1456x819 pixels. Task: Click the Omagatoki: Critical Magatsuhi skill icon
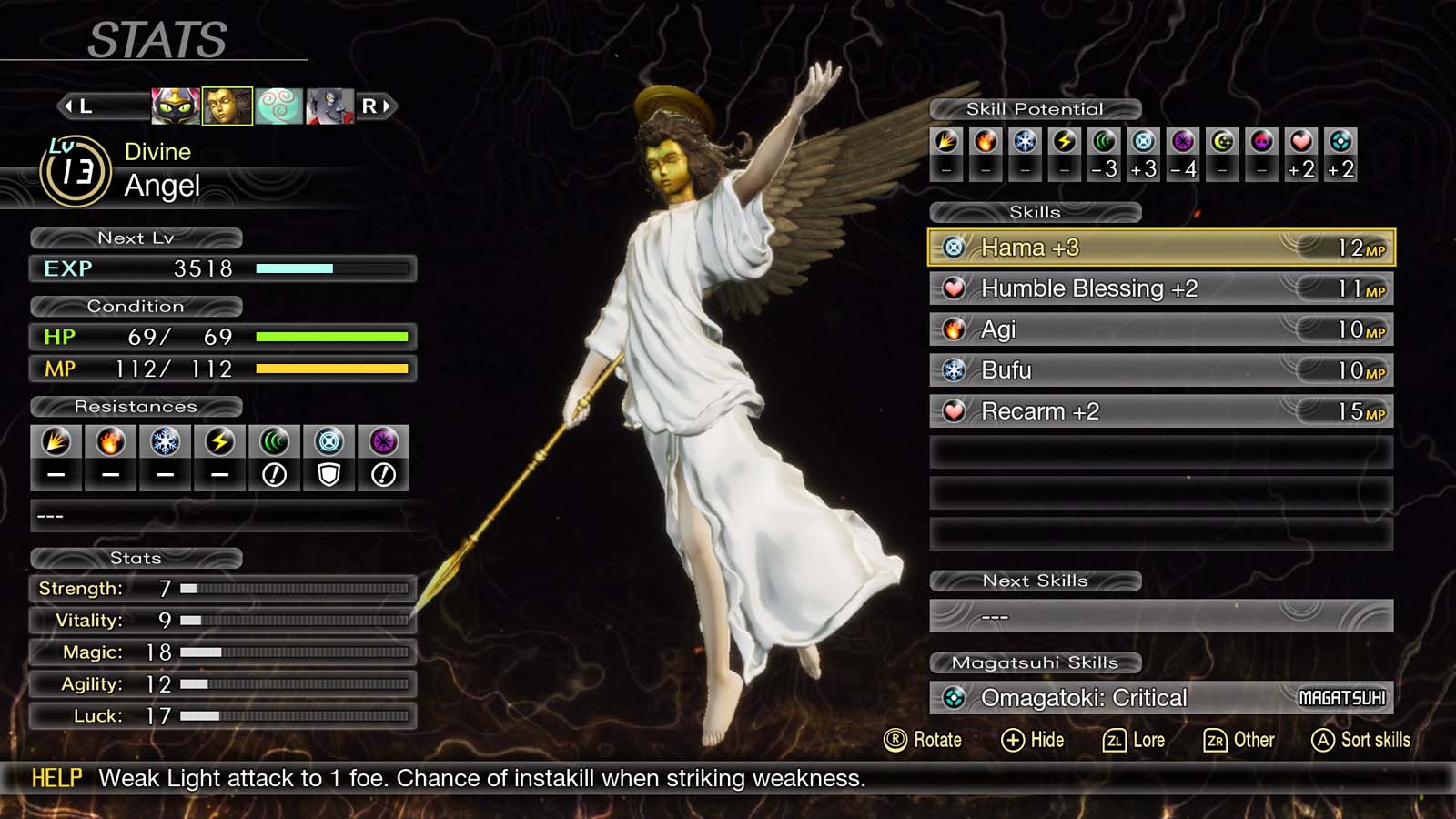[x=953, y=697]
